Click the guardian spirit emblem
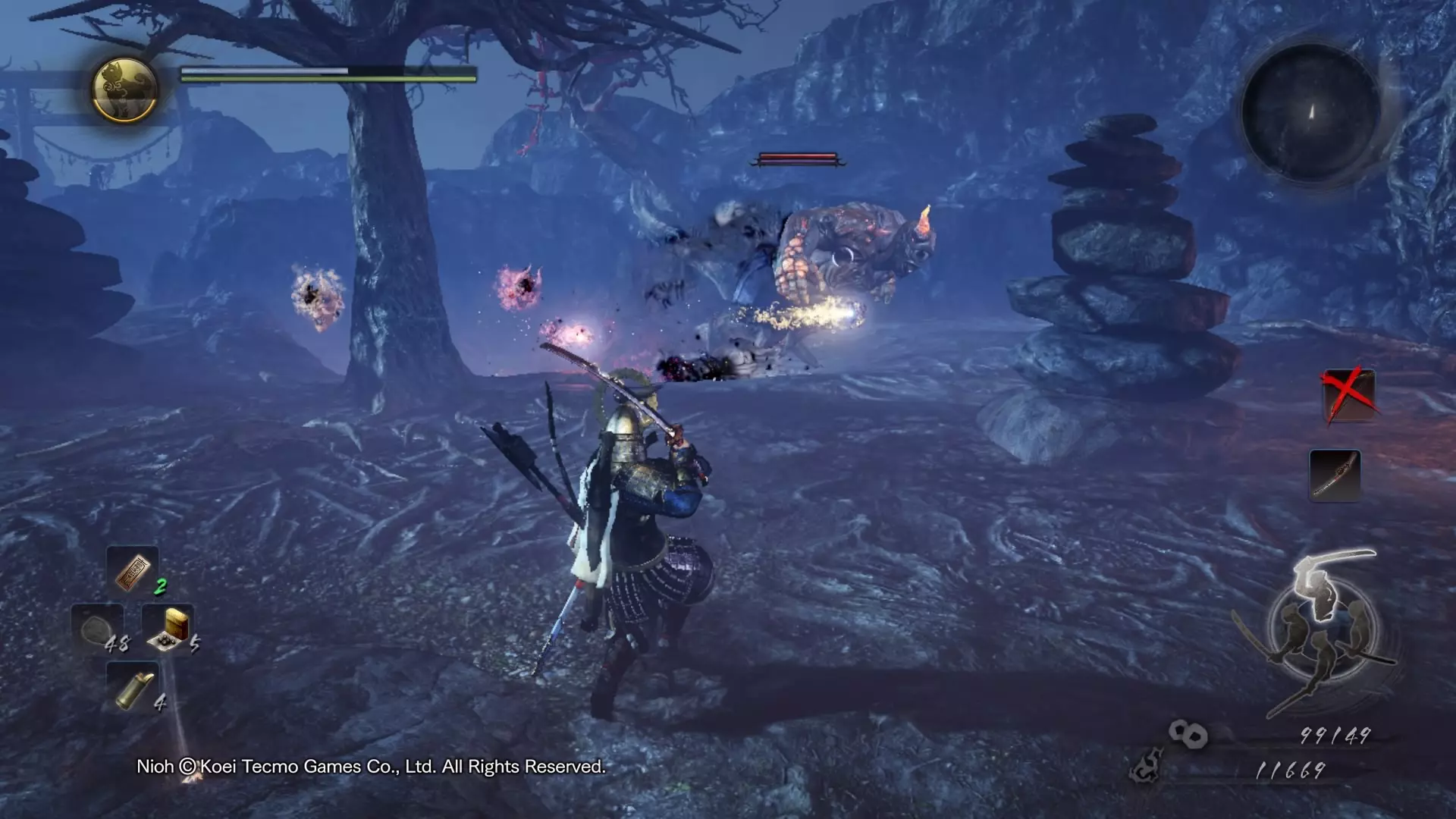This screenshot has width=1456, height=819. click(x=125, y=89)
